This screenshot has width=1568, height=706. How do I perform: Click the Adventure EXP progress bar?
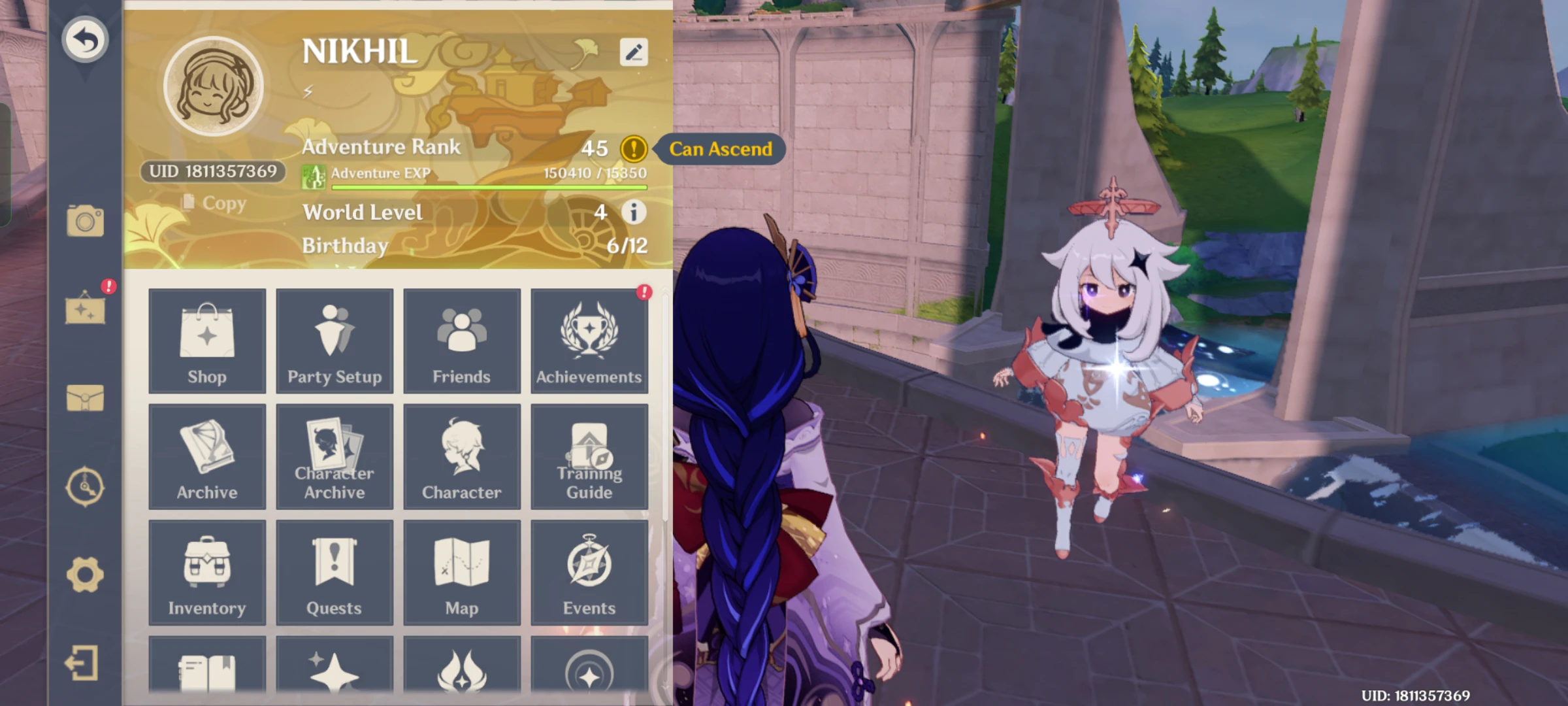pyautogui.click(x=487, y=188)
